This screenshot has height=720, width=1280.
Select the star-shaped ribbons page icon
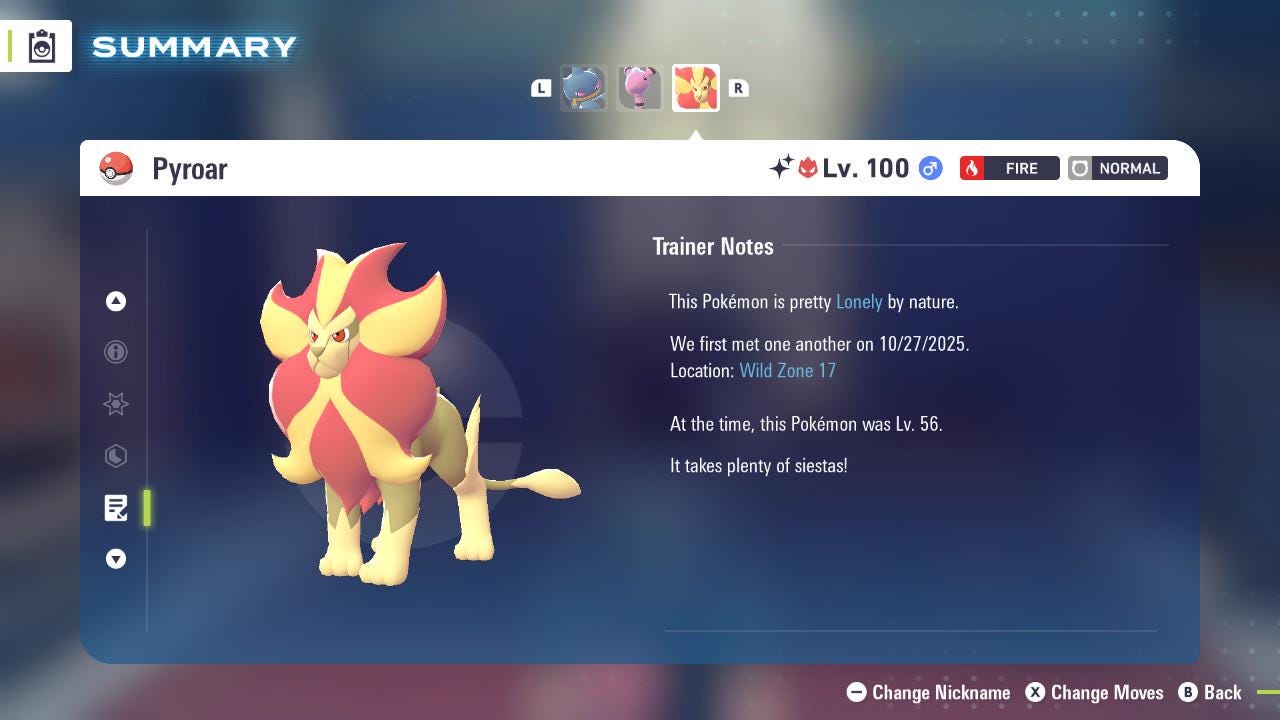coord(116,404)
